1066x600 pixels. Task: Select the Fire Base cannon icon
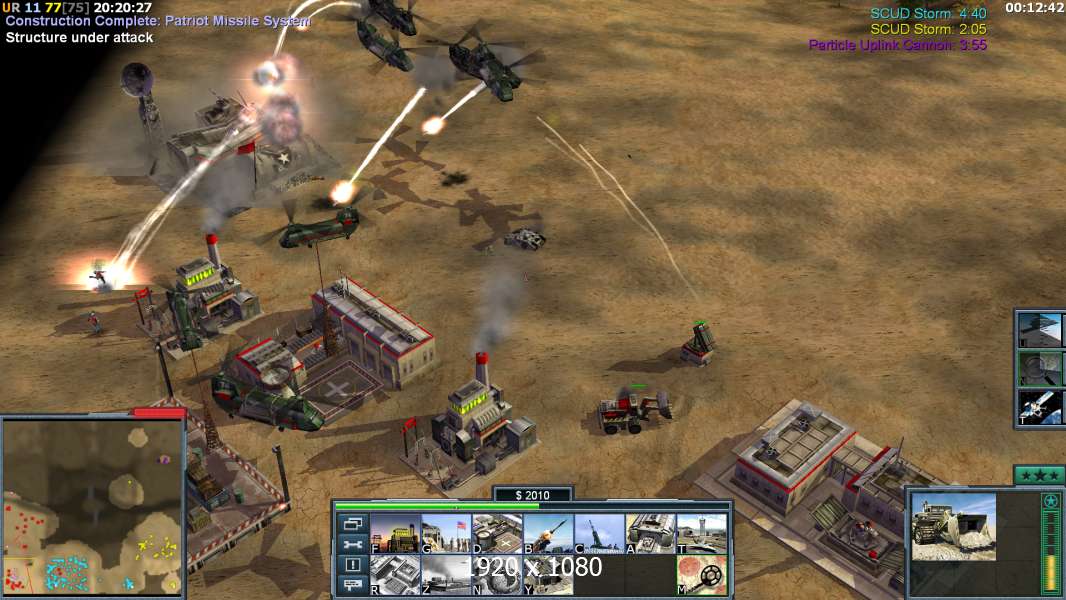(599, 534)
